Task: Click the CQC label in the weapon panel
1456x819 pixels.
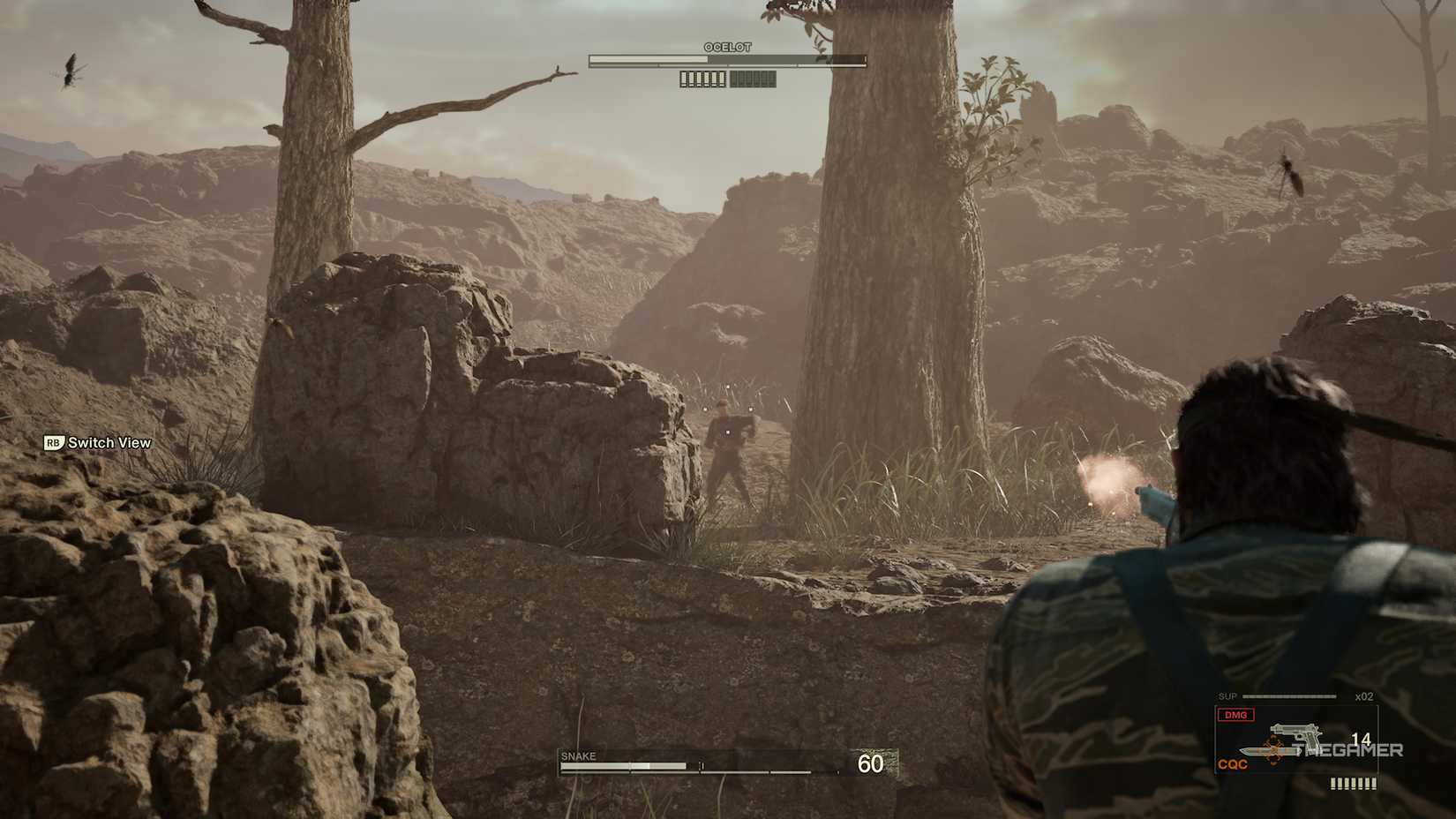Action: 1233,763
